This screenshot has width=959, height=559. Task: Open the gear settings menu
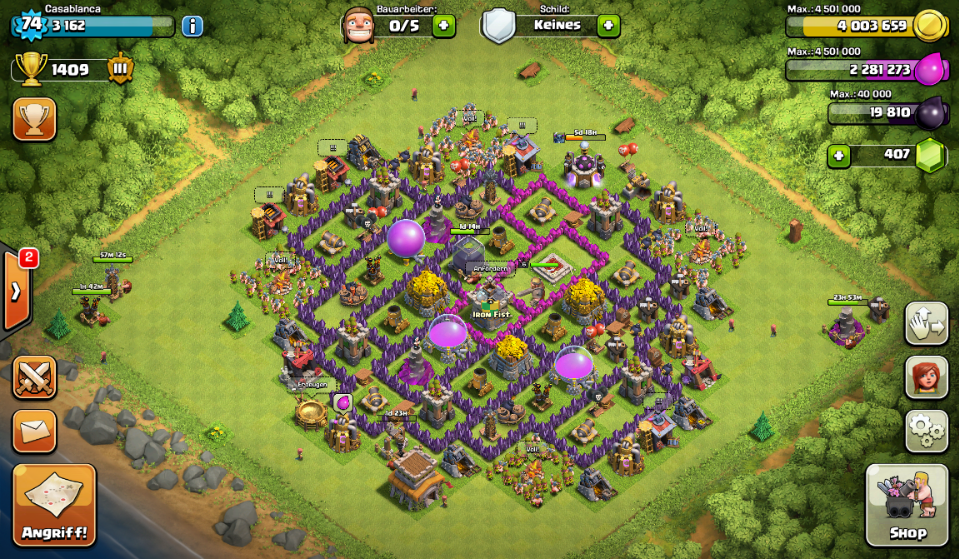(x=926, y=431)
